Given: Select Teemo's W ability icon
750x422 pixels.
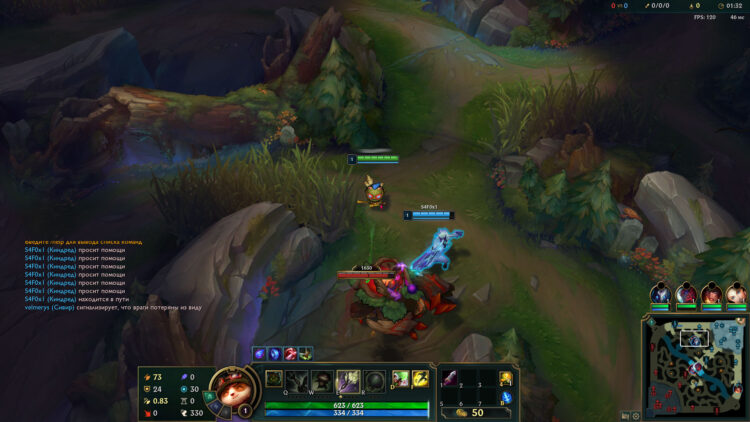Looking at the screenshot, I should [322, 381].
